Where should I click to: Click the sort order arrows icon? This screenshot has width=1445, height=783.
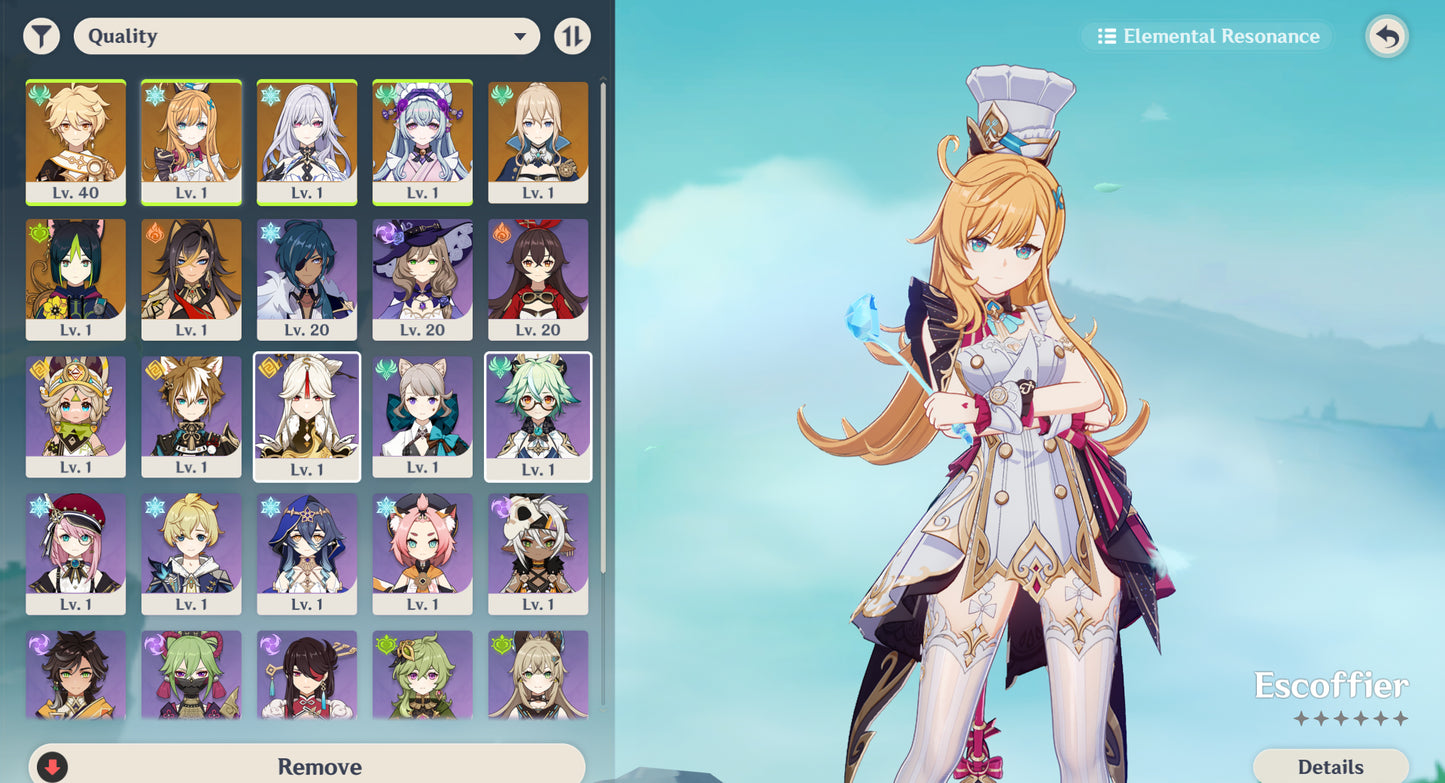point(572,35)
